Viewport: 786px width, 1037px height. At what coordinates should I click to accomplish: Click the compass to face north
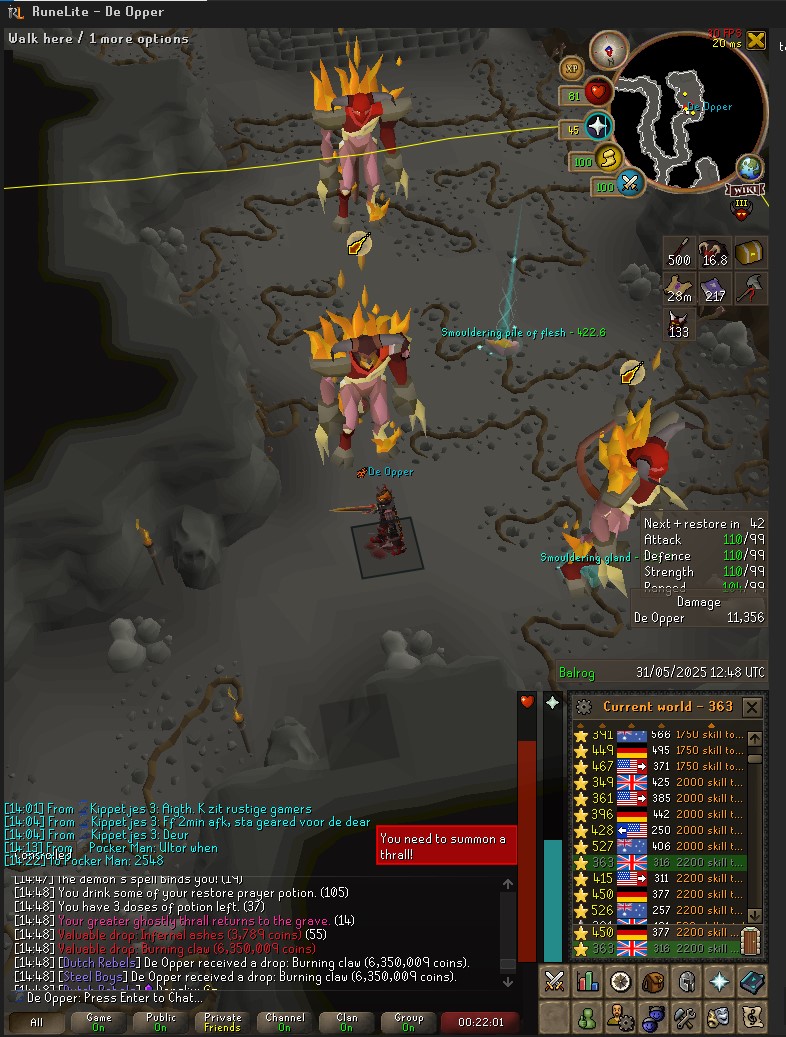point(608,50)
